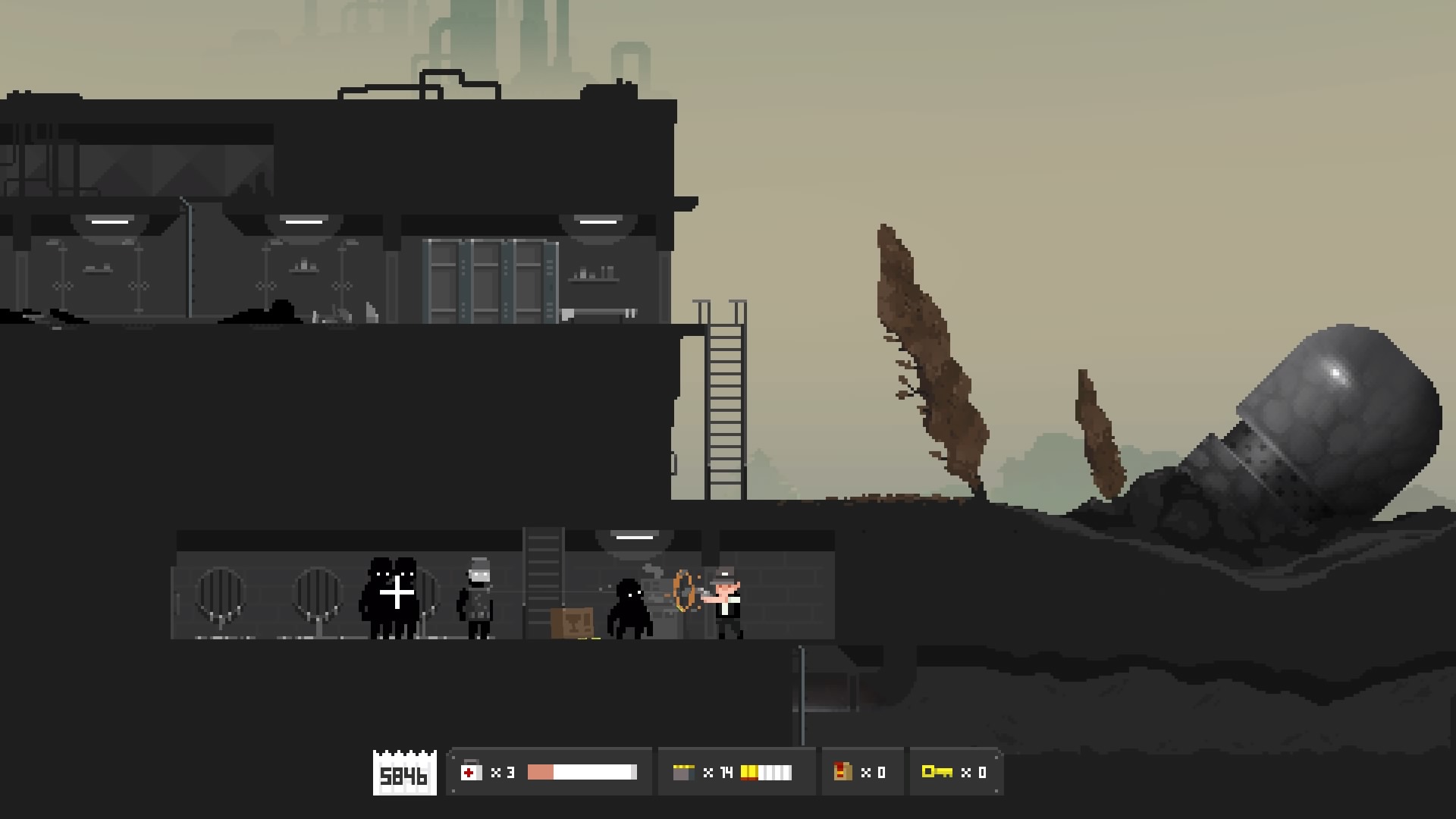The image size is (1456, 819).
Task: Choose the brown supply box icon
Action: (x=842, y=772)
